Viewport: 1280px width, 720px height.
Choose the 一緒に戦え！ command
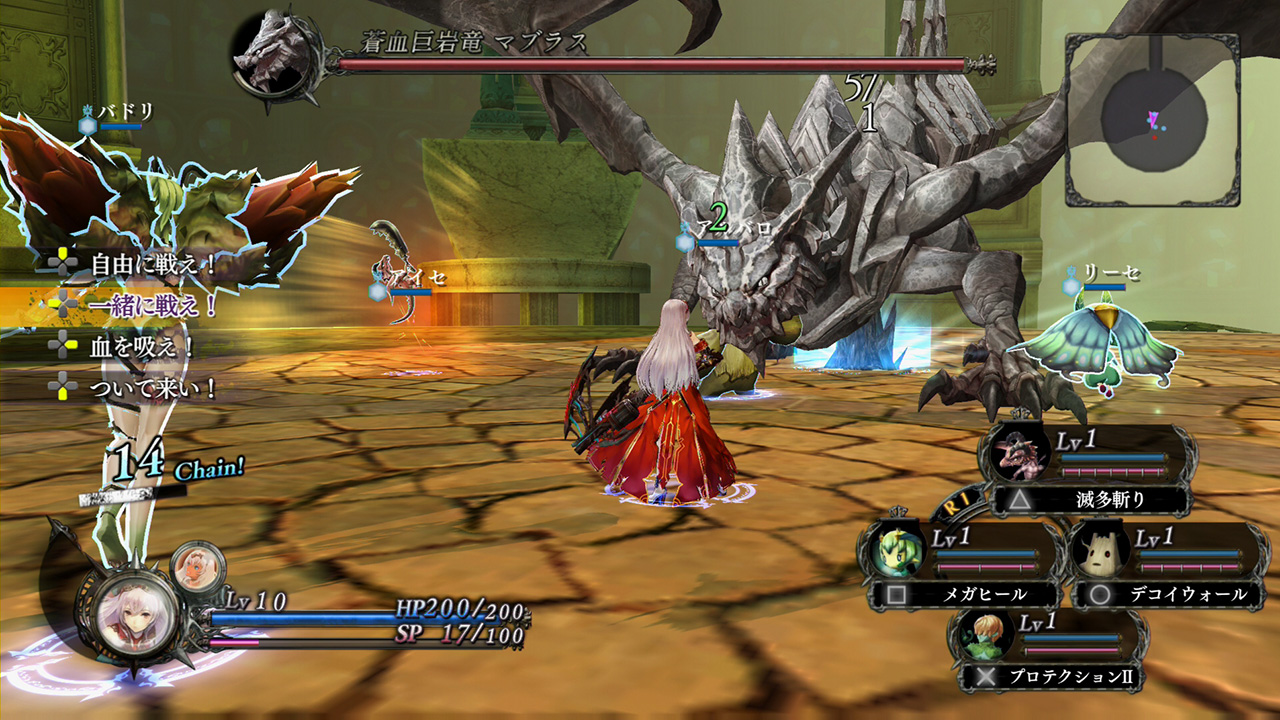(153, 305)
